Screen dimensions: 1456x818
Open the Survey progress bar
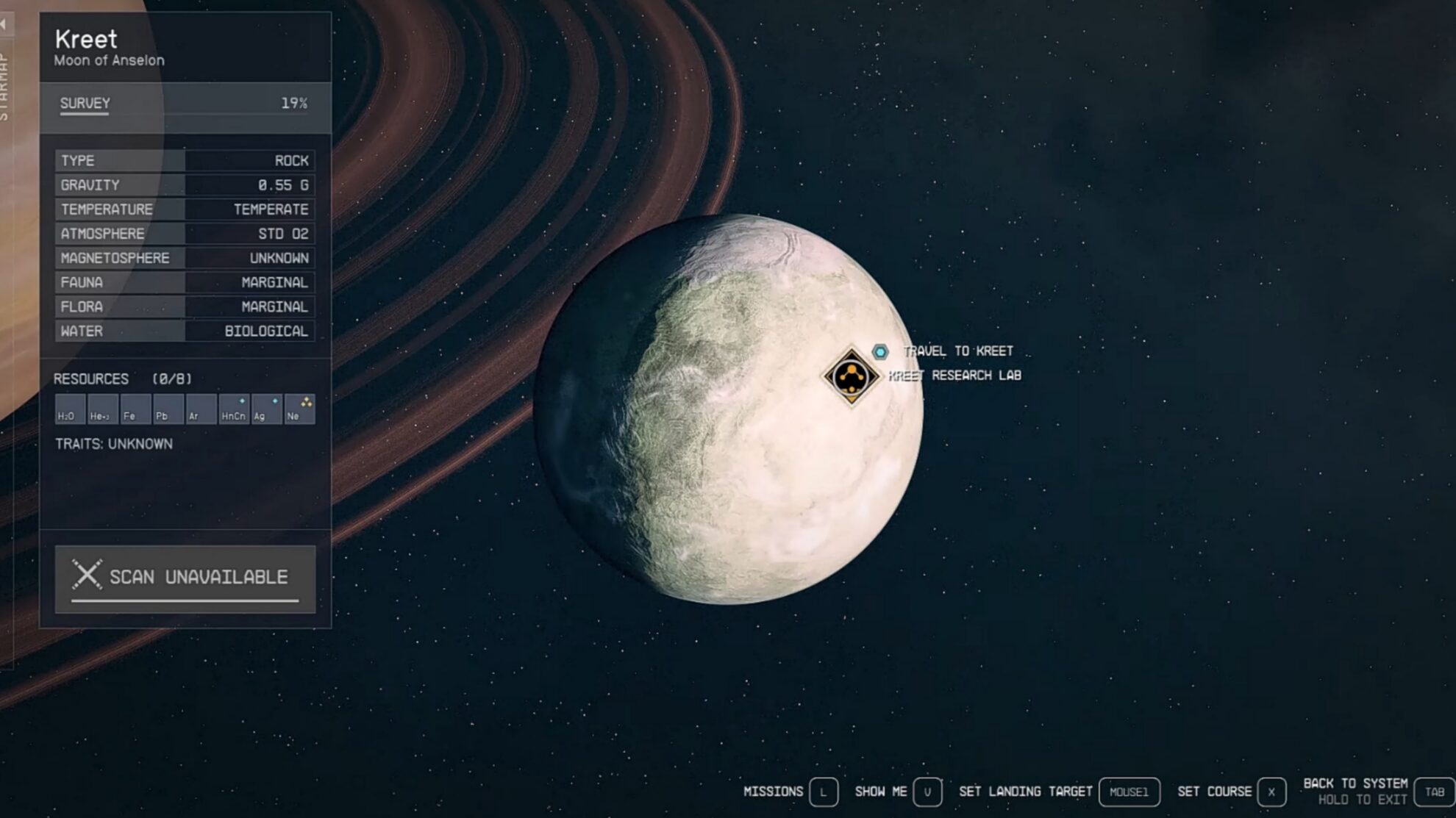(x=185, y=104)
